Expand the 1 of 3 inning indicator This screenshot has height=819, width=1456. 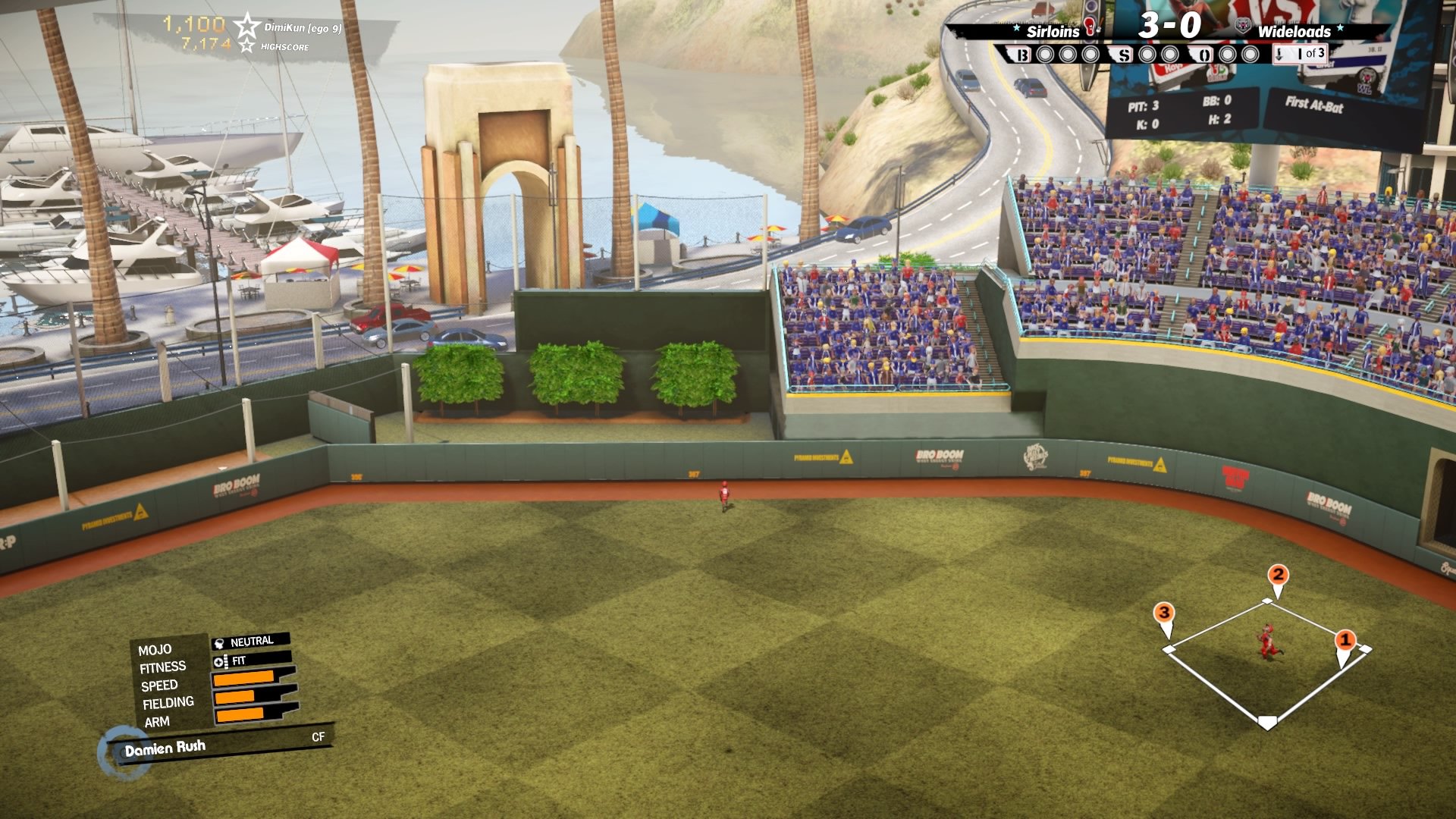1310,53
